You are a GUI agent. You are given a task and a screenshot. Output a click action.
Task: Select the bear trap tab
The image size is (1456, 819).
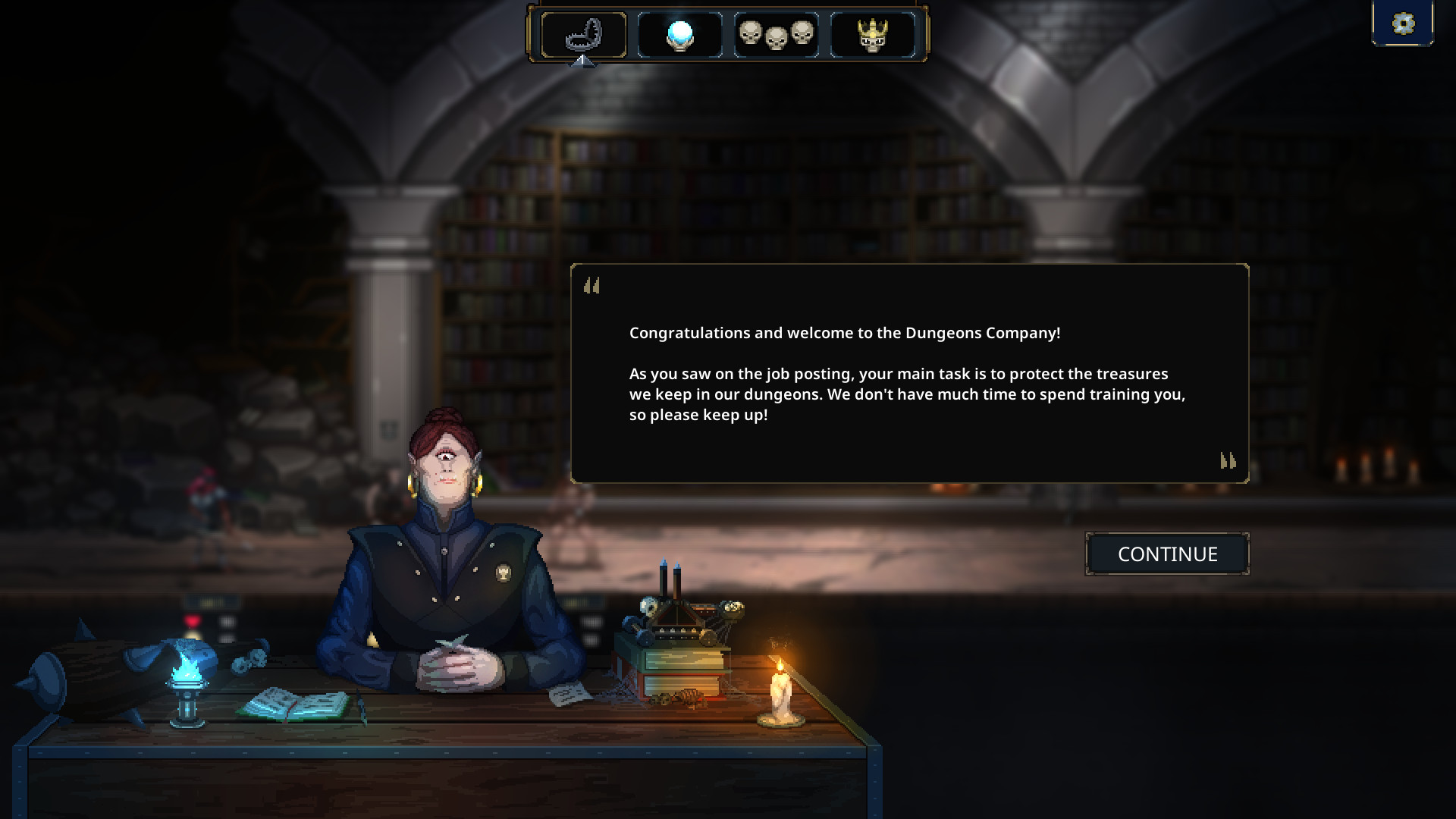[x=584, y=35]
